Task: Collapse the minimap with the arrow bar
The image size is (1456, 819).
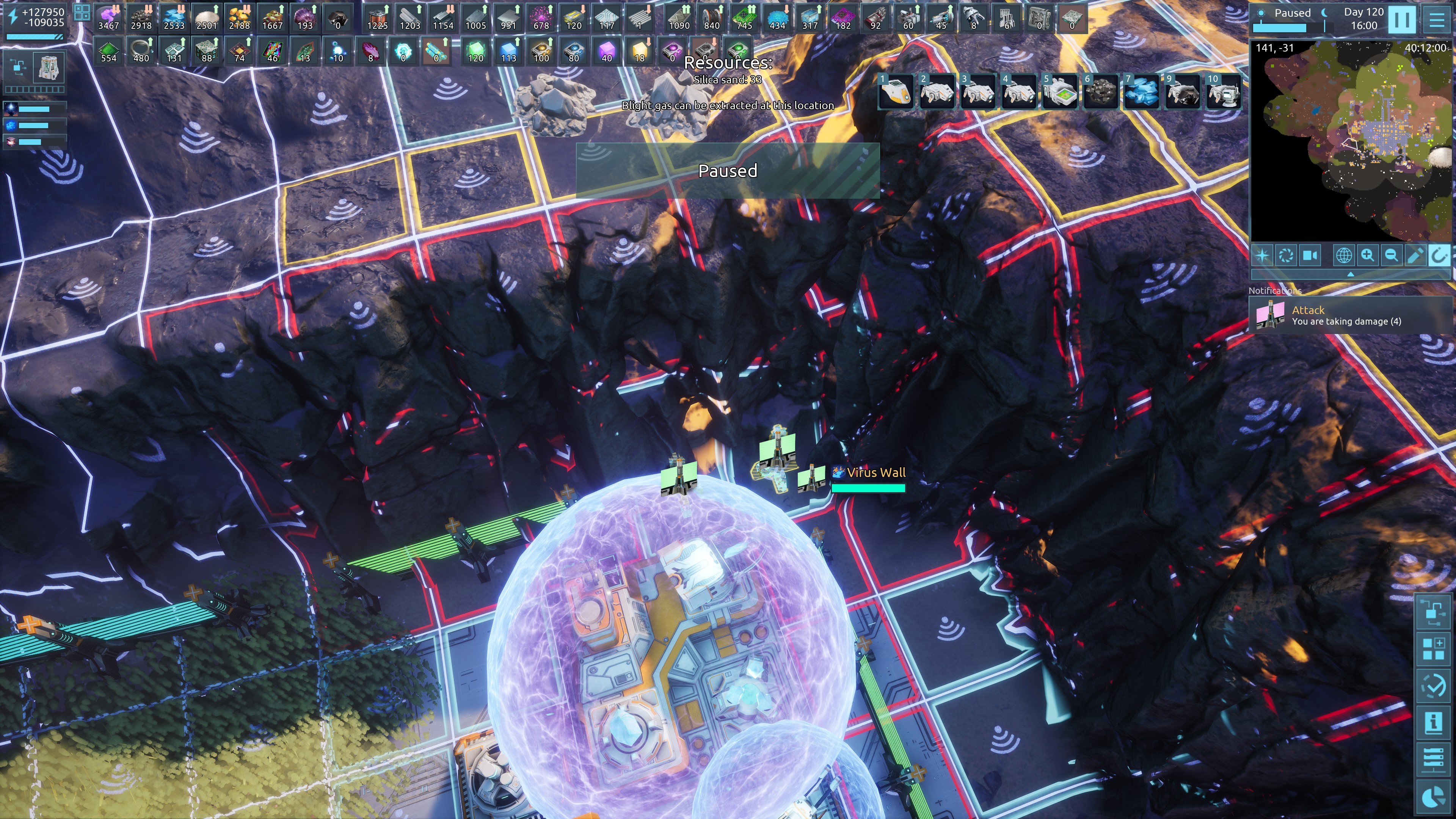Action: click(1350, 274)
